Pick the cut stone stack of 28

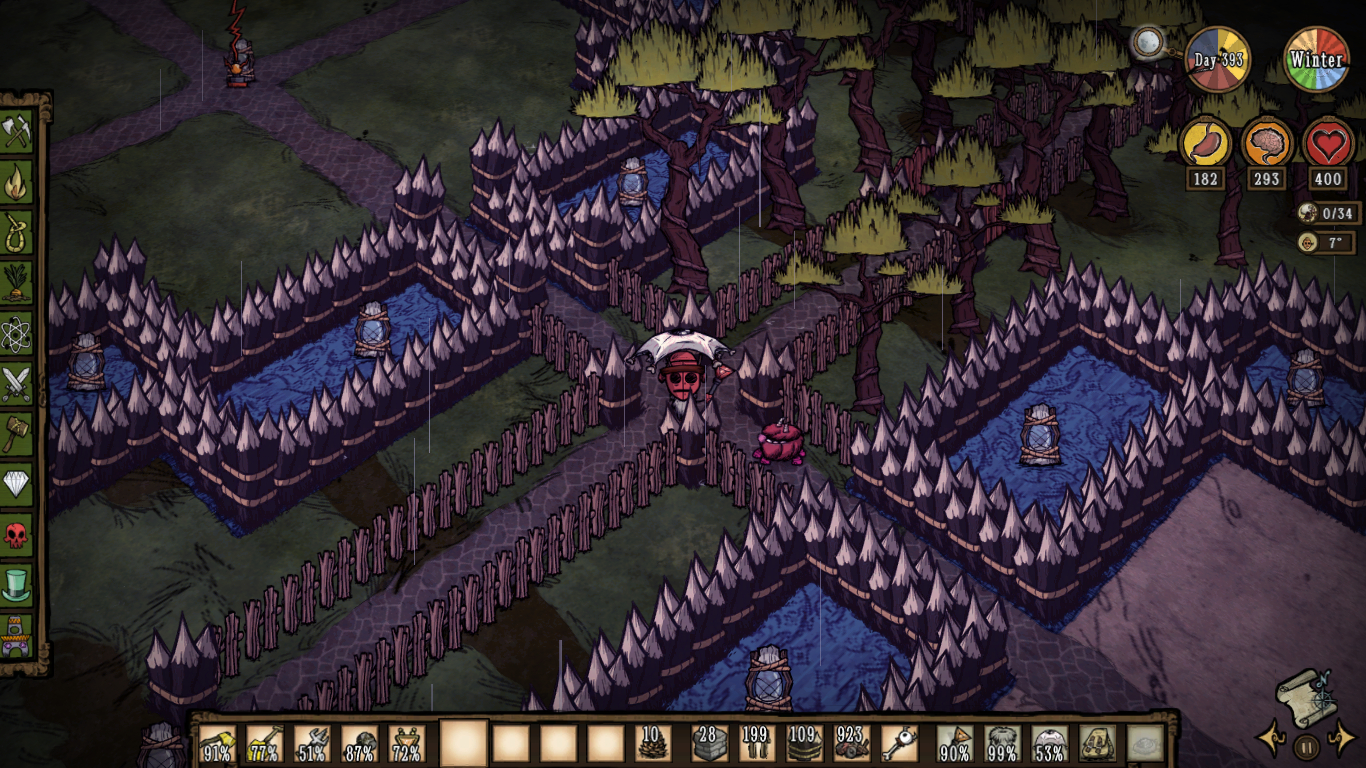click(708, 744)
